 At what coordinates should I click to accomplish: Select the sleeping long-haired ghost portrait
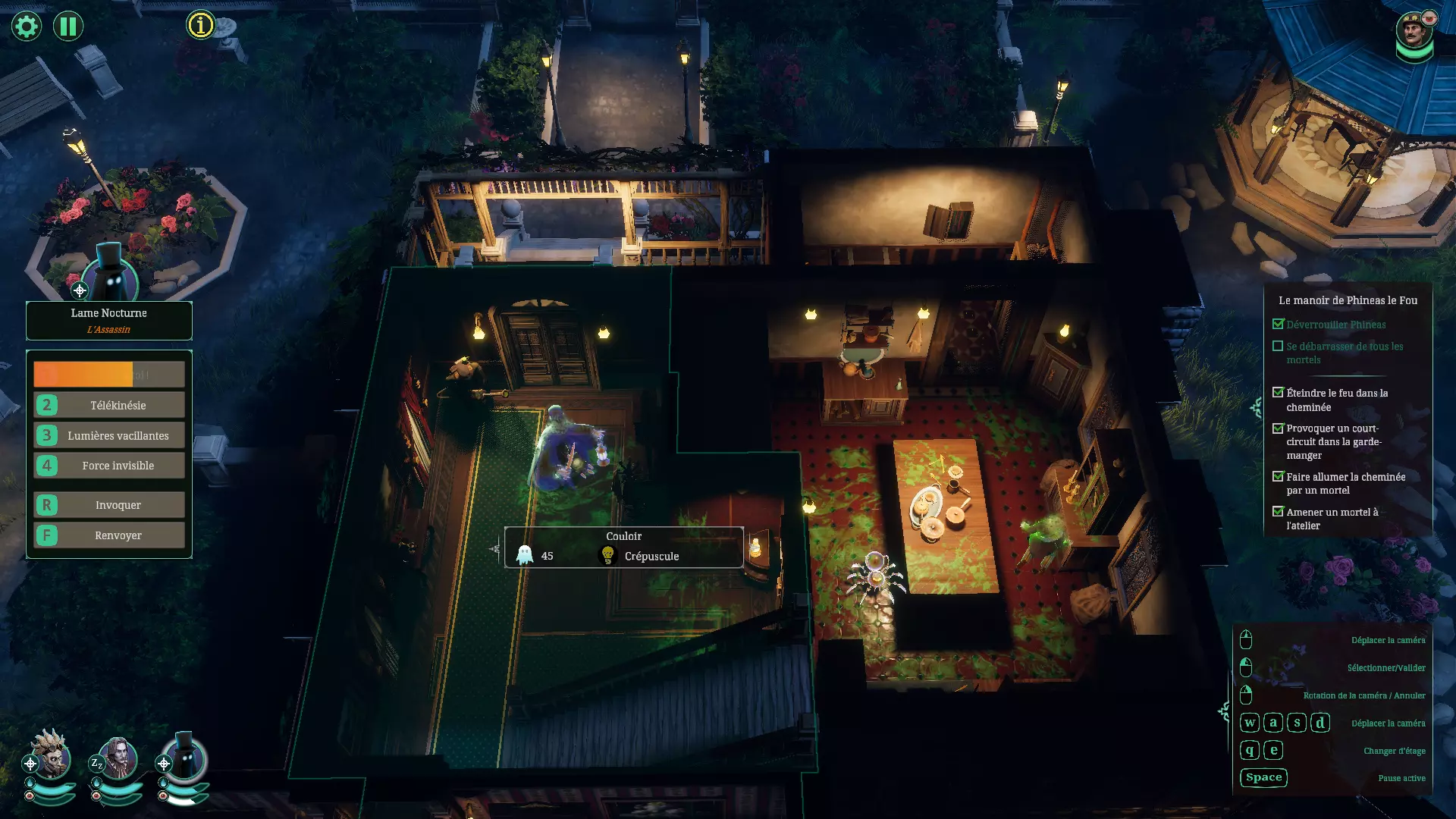(x=118, y=758)
